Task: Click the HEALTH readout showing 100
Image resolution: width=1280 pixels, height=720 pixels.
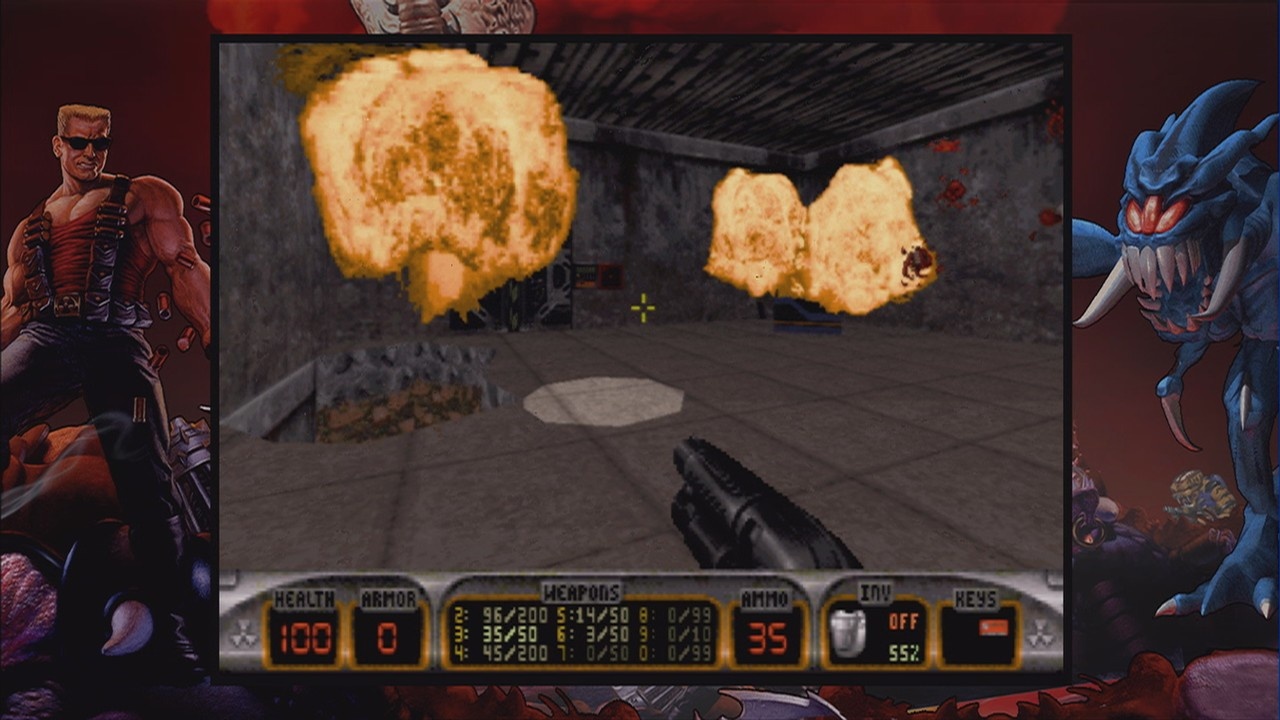Action: click(305, 635)
